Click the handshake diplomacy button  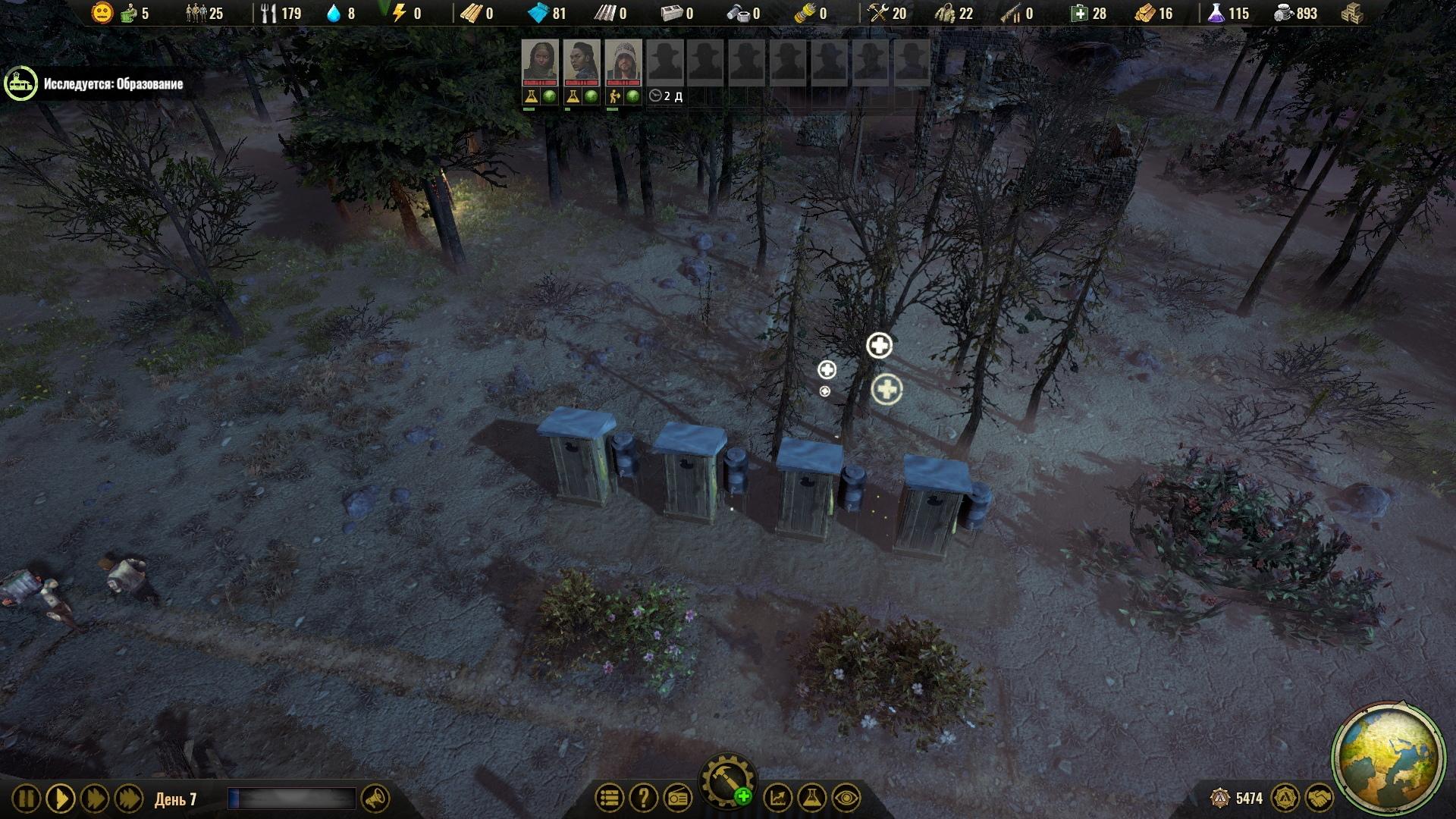click(1319, 798)
